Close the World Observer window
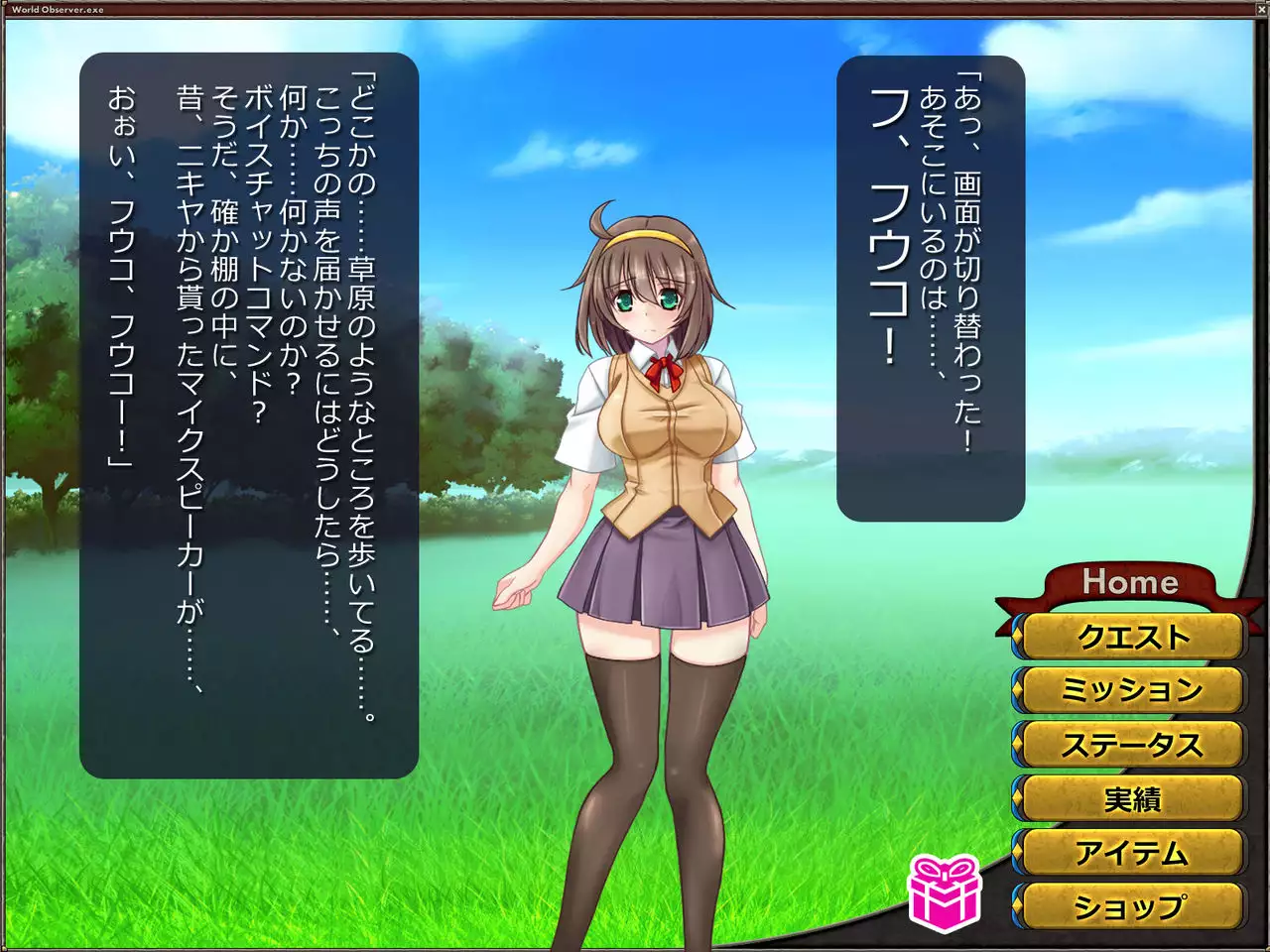 1260,9
